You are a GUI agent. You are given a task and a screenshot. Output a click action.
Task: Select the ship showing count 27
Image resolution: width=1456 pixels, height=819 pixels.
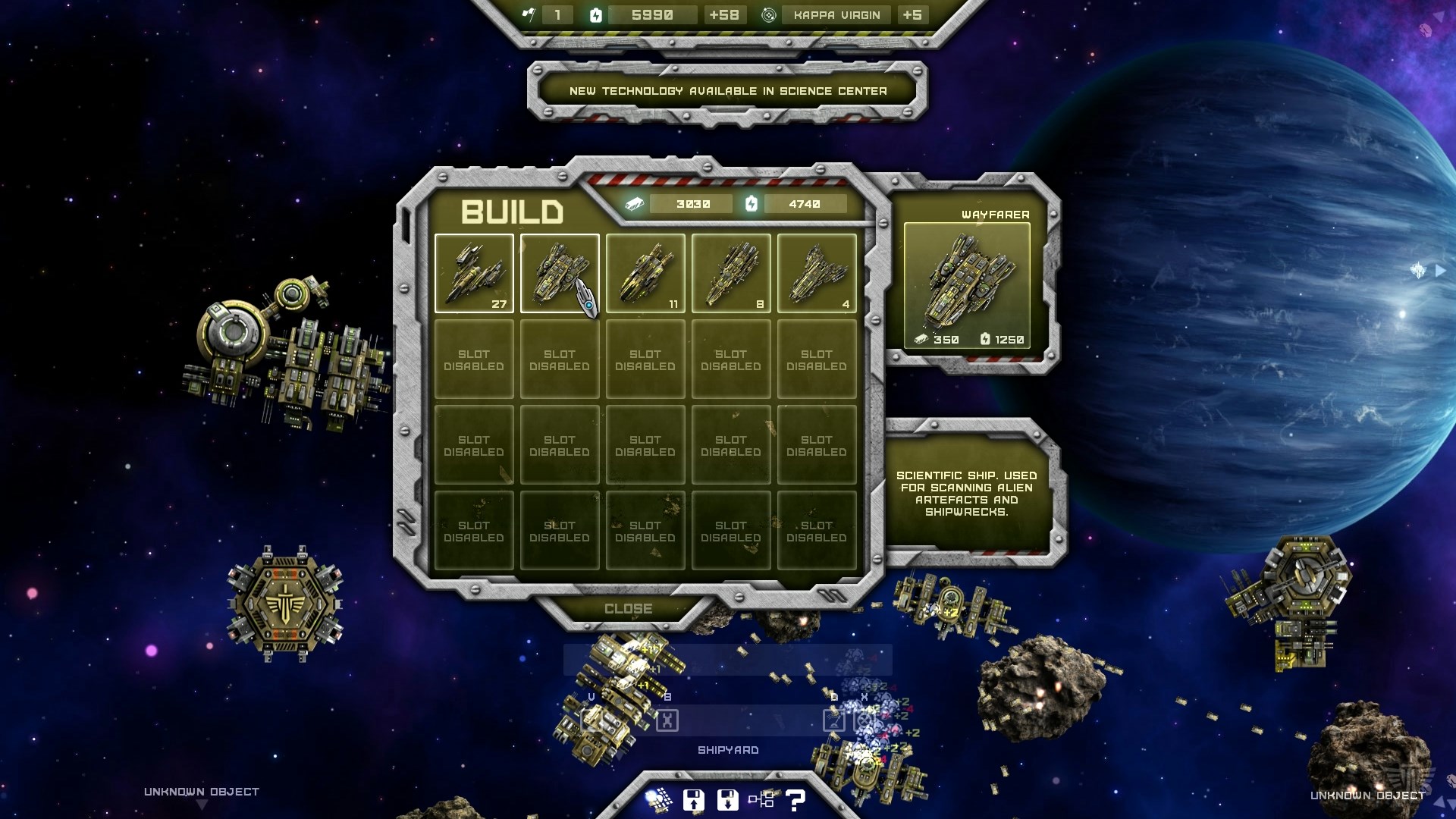pos(474,274)
